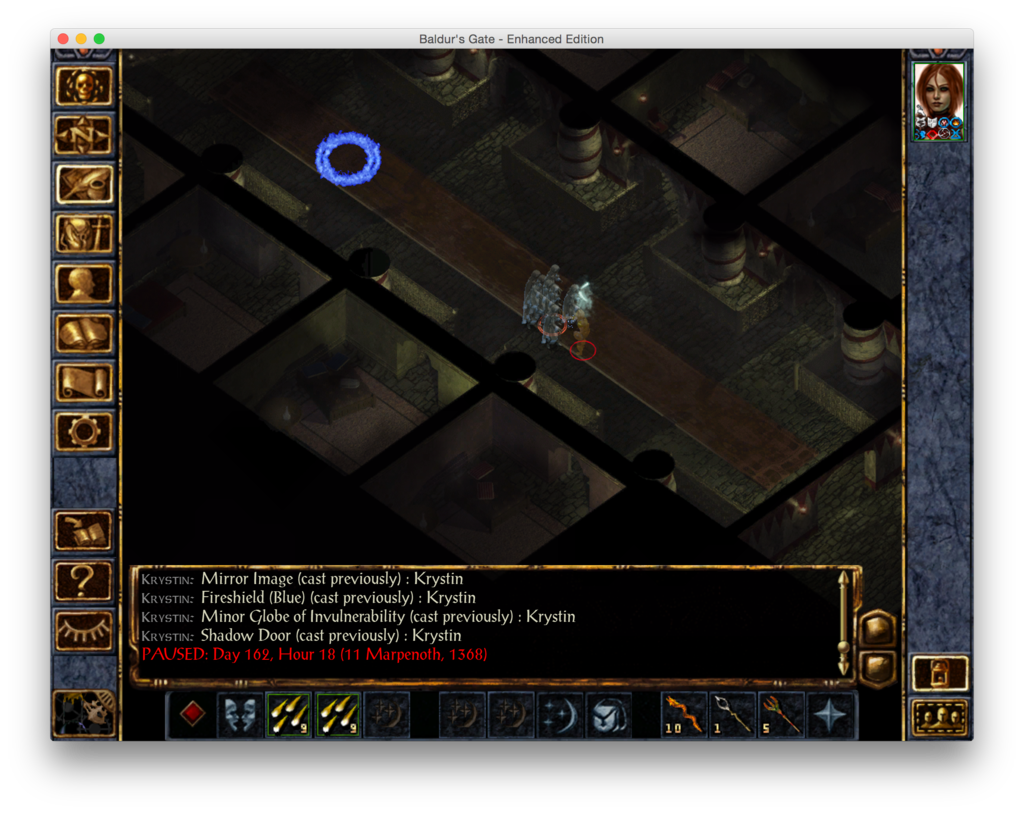Cast the first Magic Missile quick spell
1024x813 pixels.
click(290, 714)
